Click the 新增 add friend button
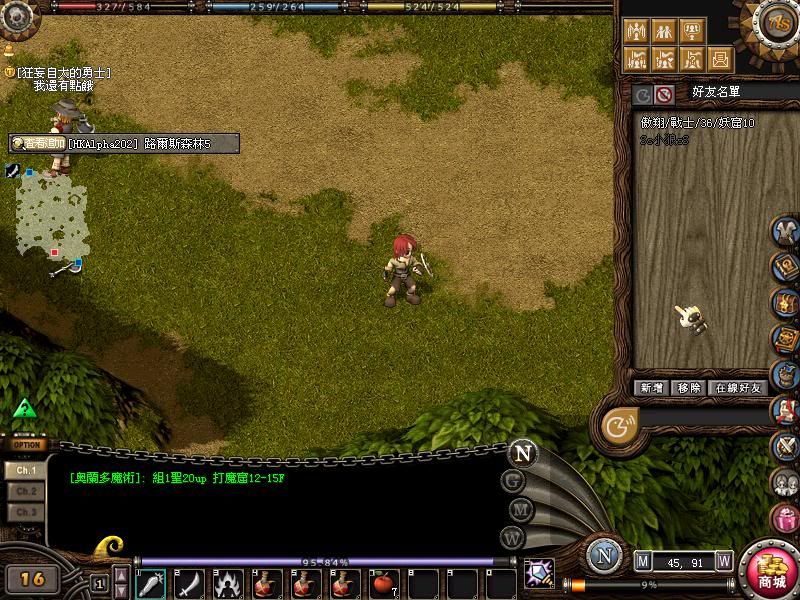 tap(652, 388)
